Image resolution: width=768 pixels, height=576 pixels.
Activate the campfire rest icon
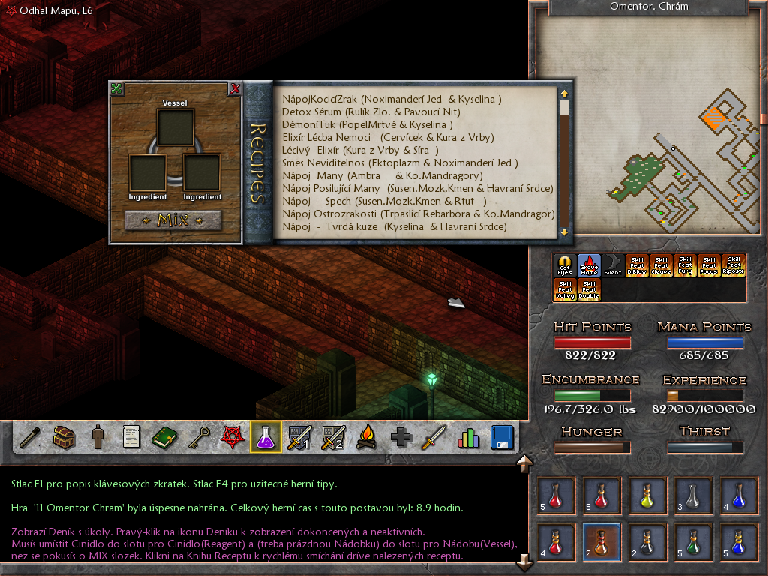click(367, 437)
